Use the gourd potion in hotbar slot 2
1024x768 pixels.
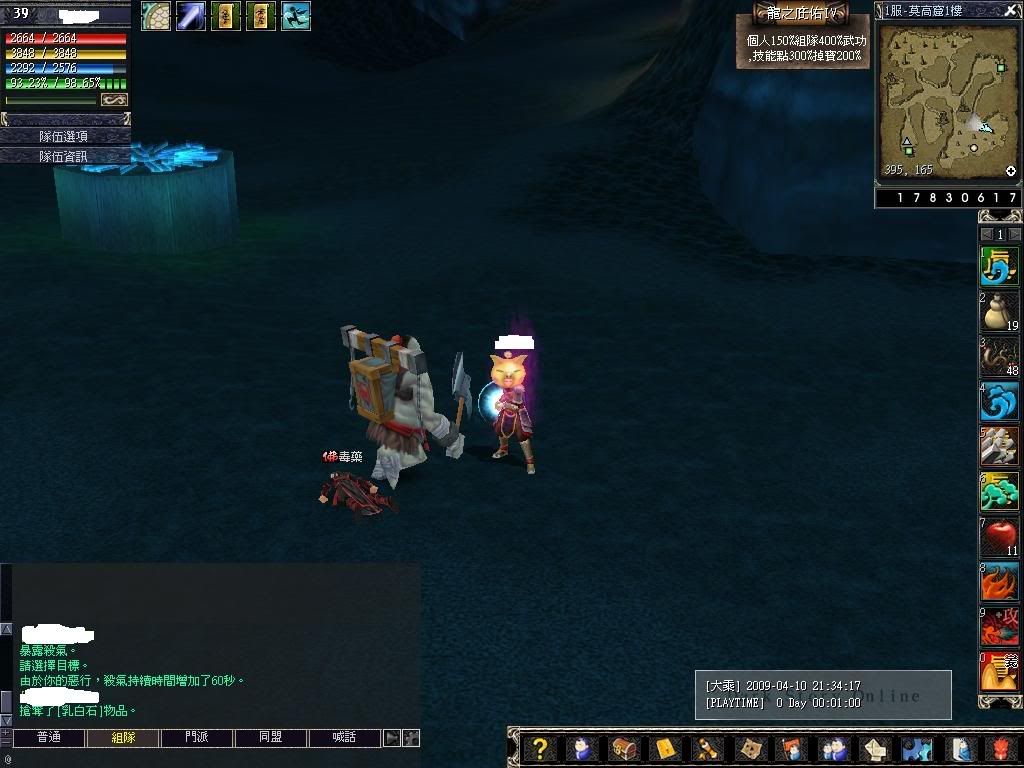click(x=999, y=312)
